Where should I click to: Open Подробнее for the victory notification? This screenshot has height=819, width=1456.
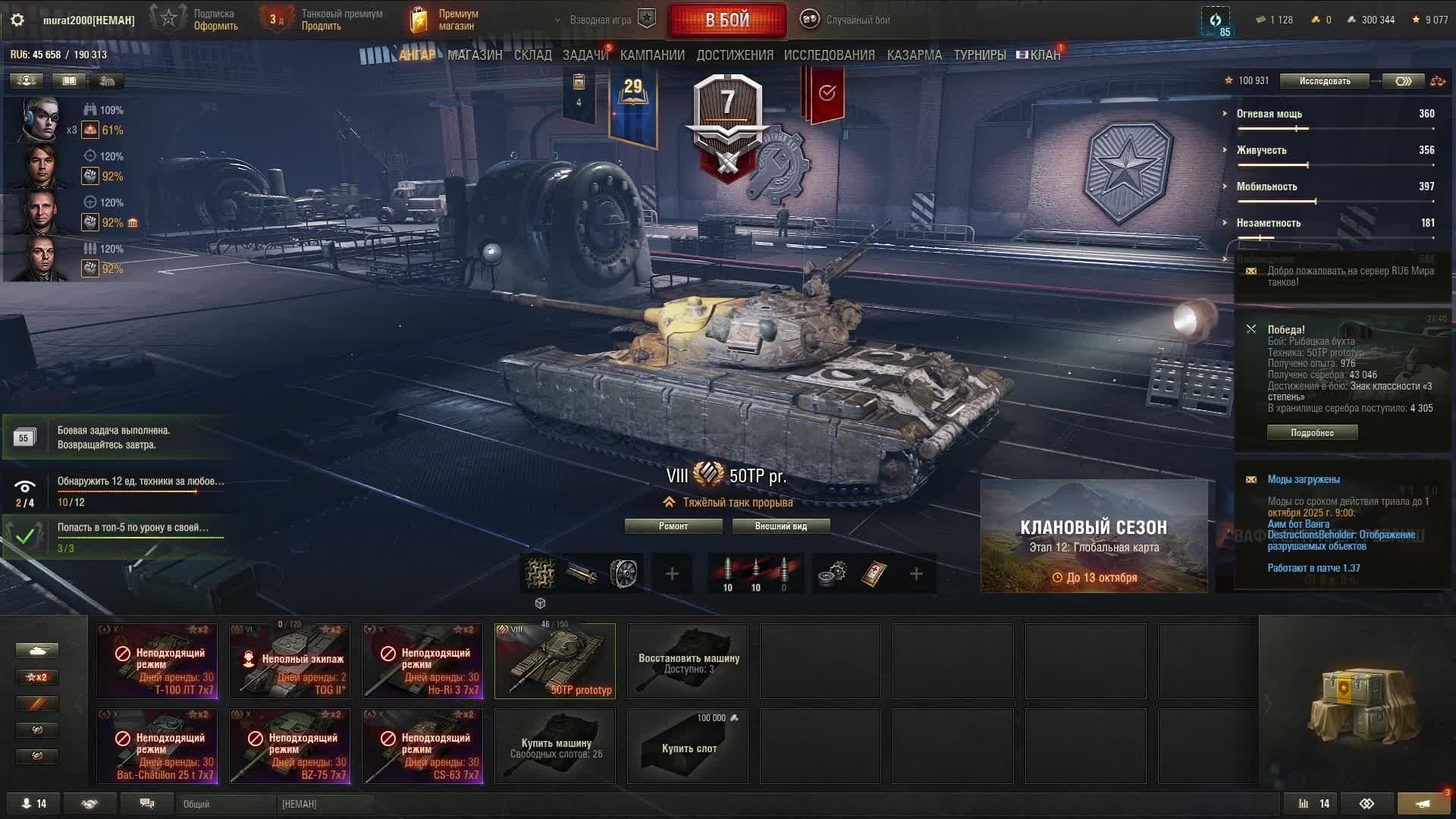1312,433
